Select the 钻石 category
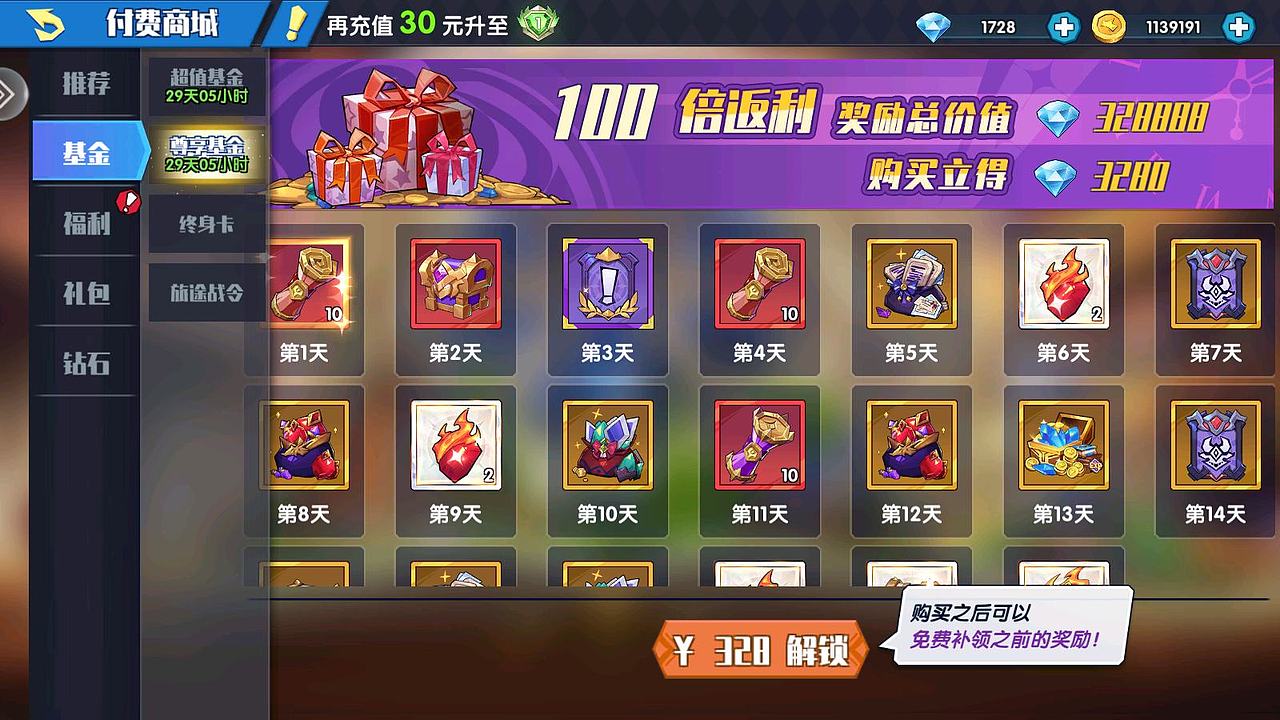Screen dimensions: 1280x720 [x=85, y=364]
